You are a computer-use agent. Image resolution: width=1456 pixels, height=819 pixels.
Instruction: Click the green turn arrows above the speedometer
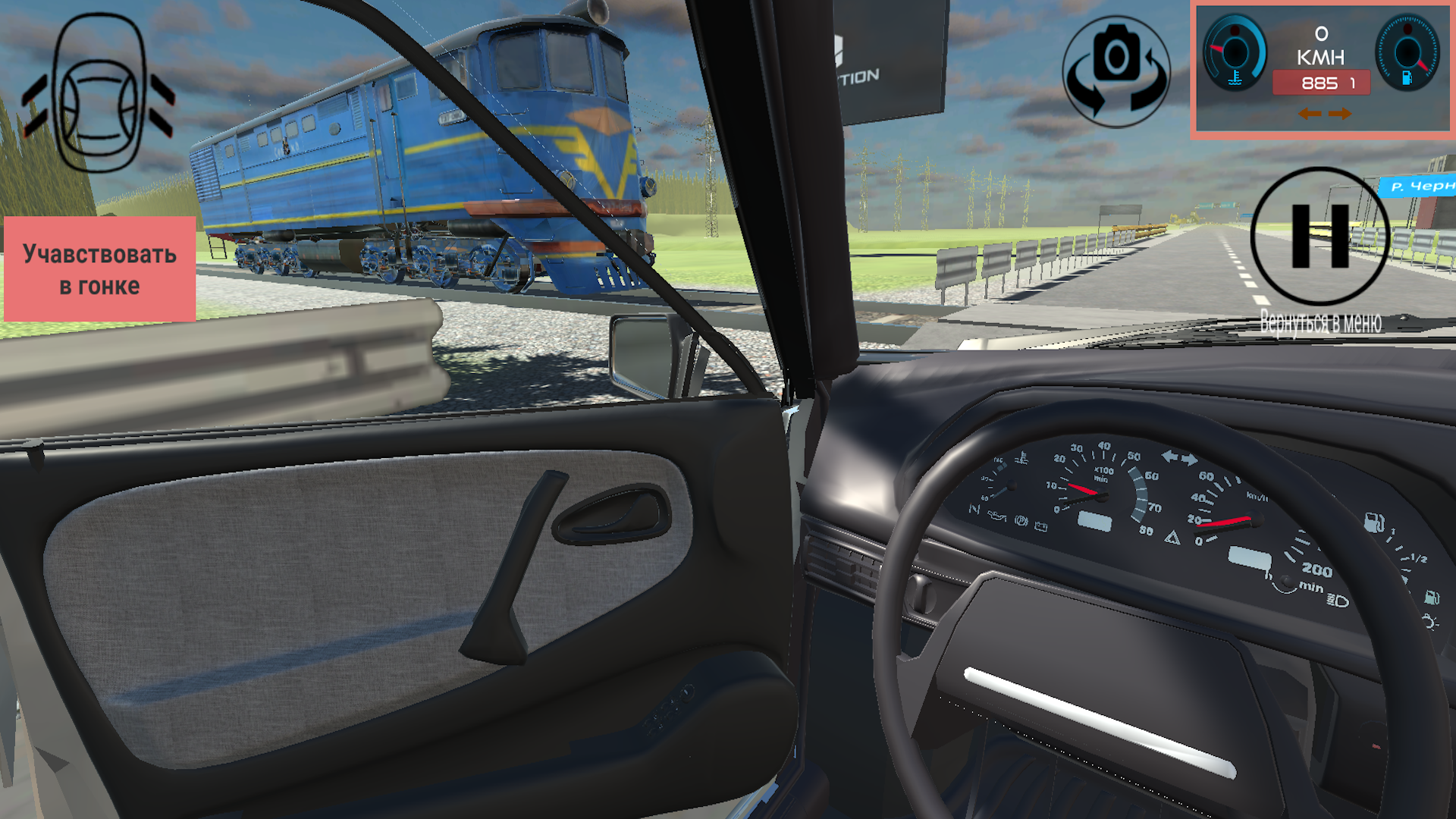(x=1179, y=457)
